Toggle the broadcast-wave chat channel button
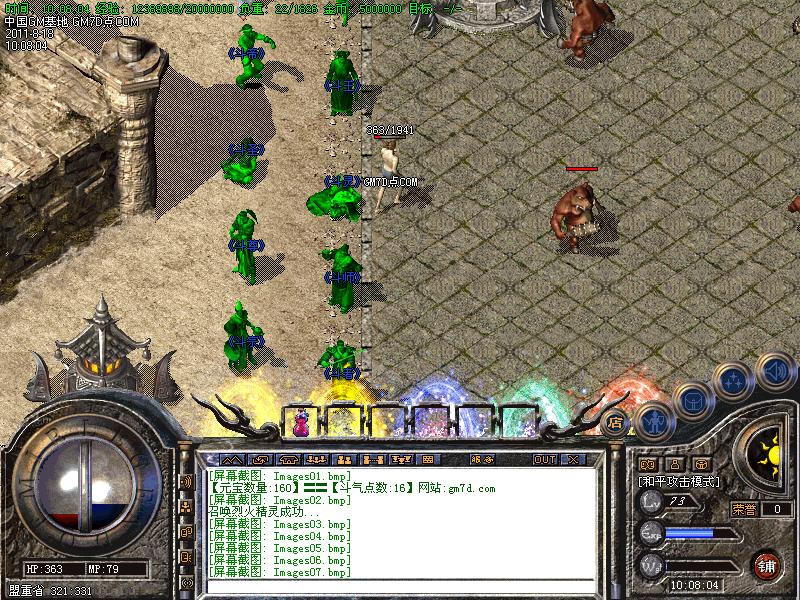Viewport: 800px width, 600px height. tap(187, 481)
